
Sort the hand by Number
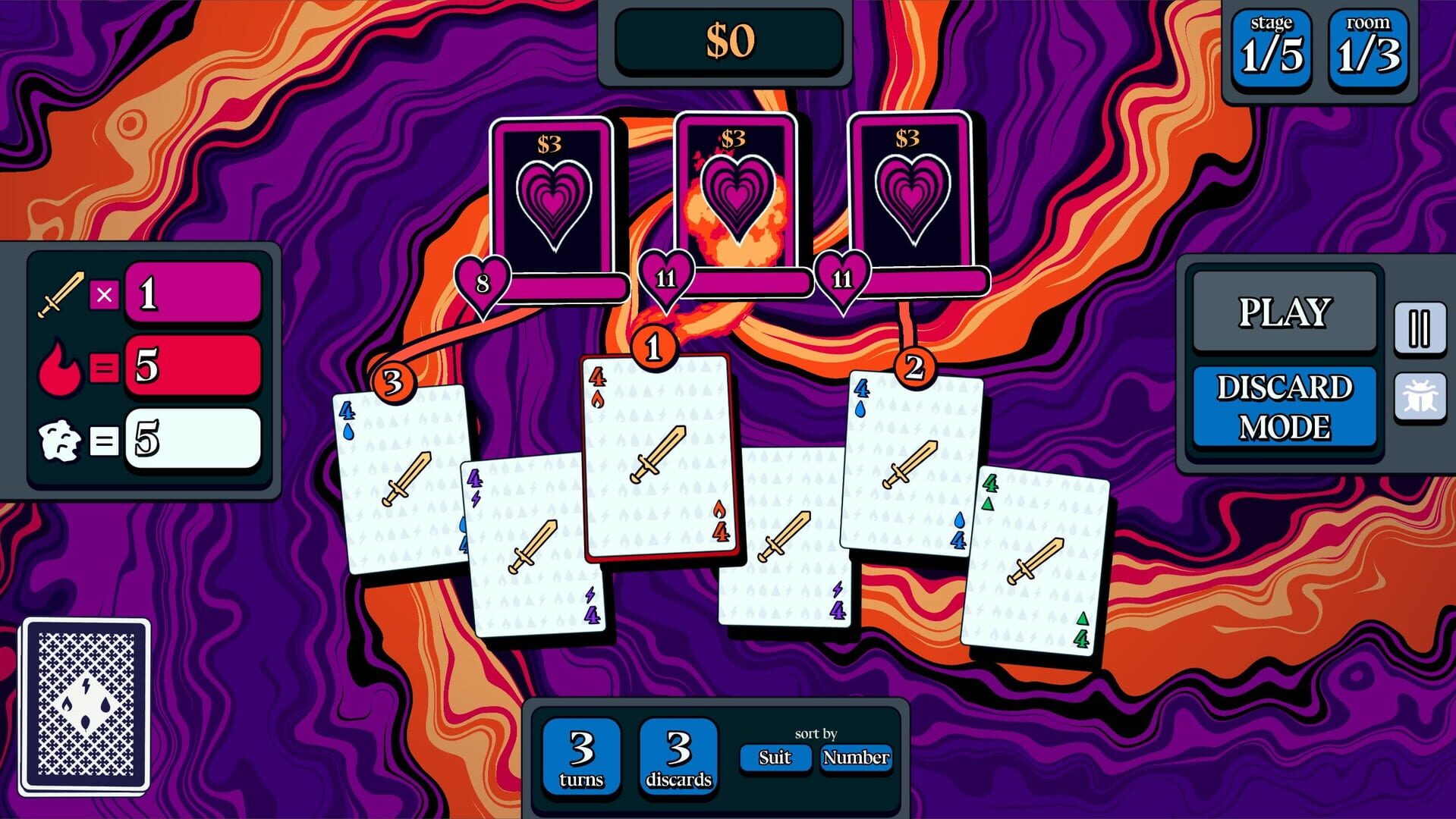tap(856, 757)
